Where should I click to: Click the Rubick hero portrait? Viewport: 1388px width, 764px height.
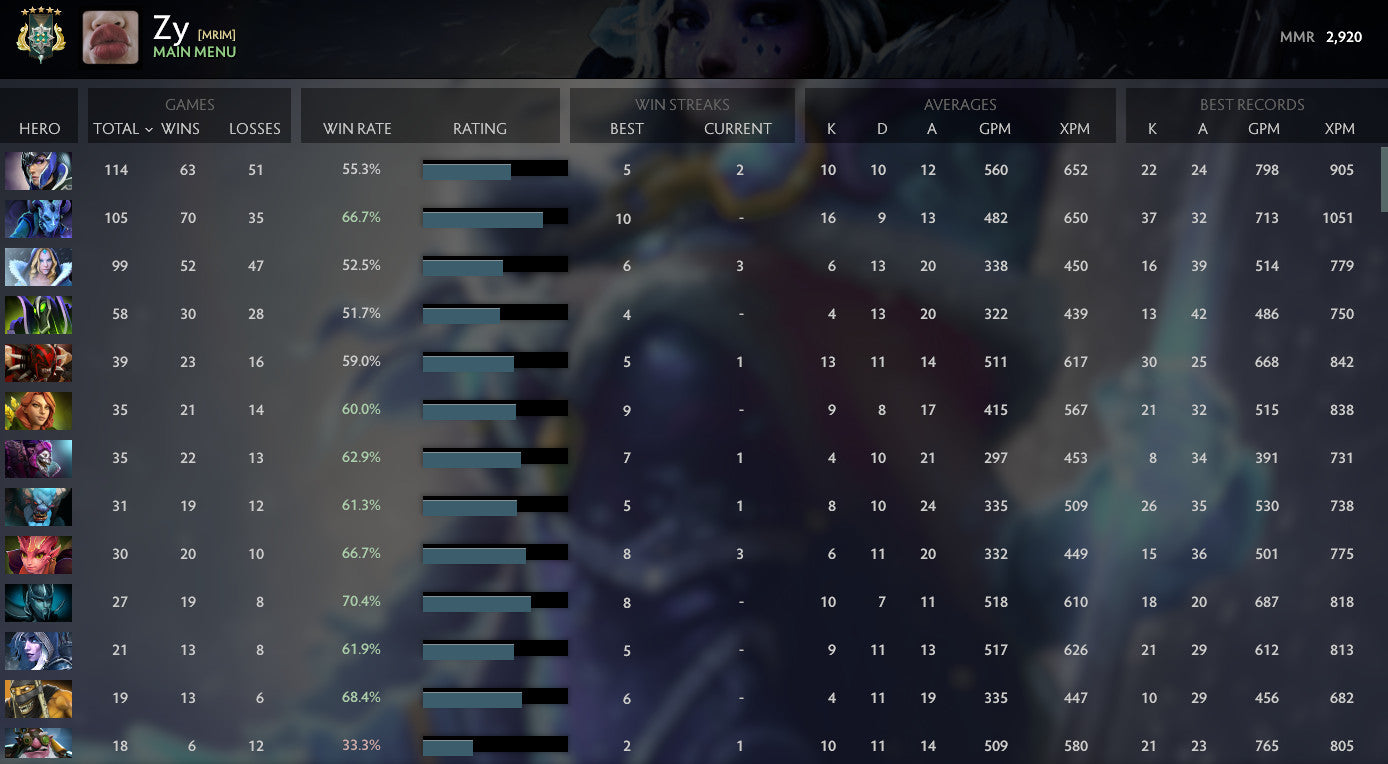click(x=38, y=314)
